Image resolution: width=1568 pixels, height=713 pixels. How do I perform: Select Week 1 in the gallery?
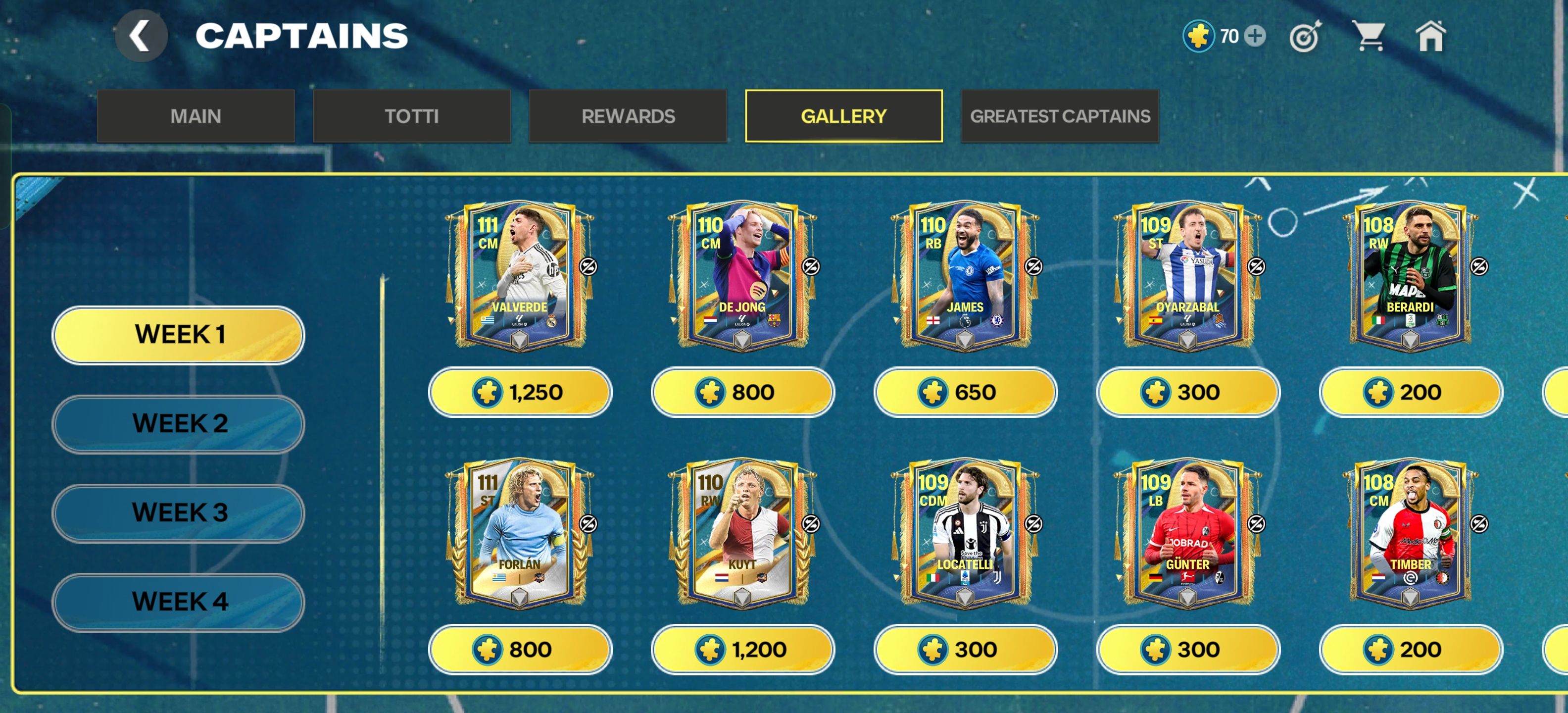(x=178, y=334)
